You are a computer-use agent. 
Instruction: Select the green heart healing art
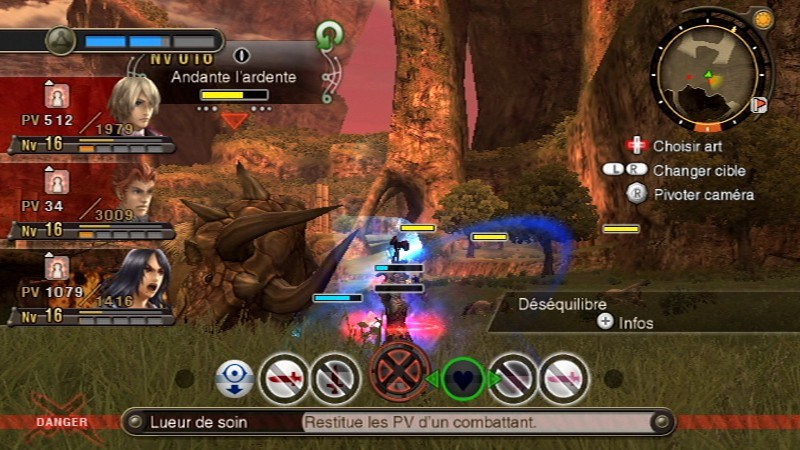462,379
